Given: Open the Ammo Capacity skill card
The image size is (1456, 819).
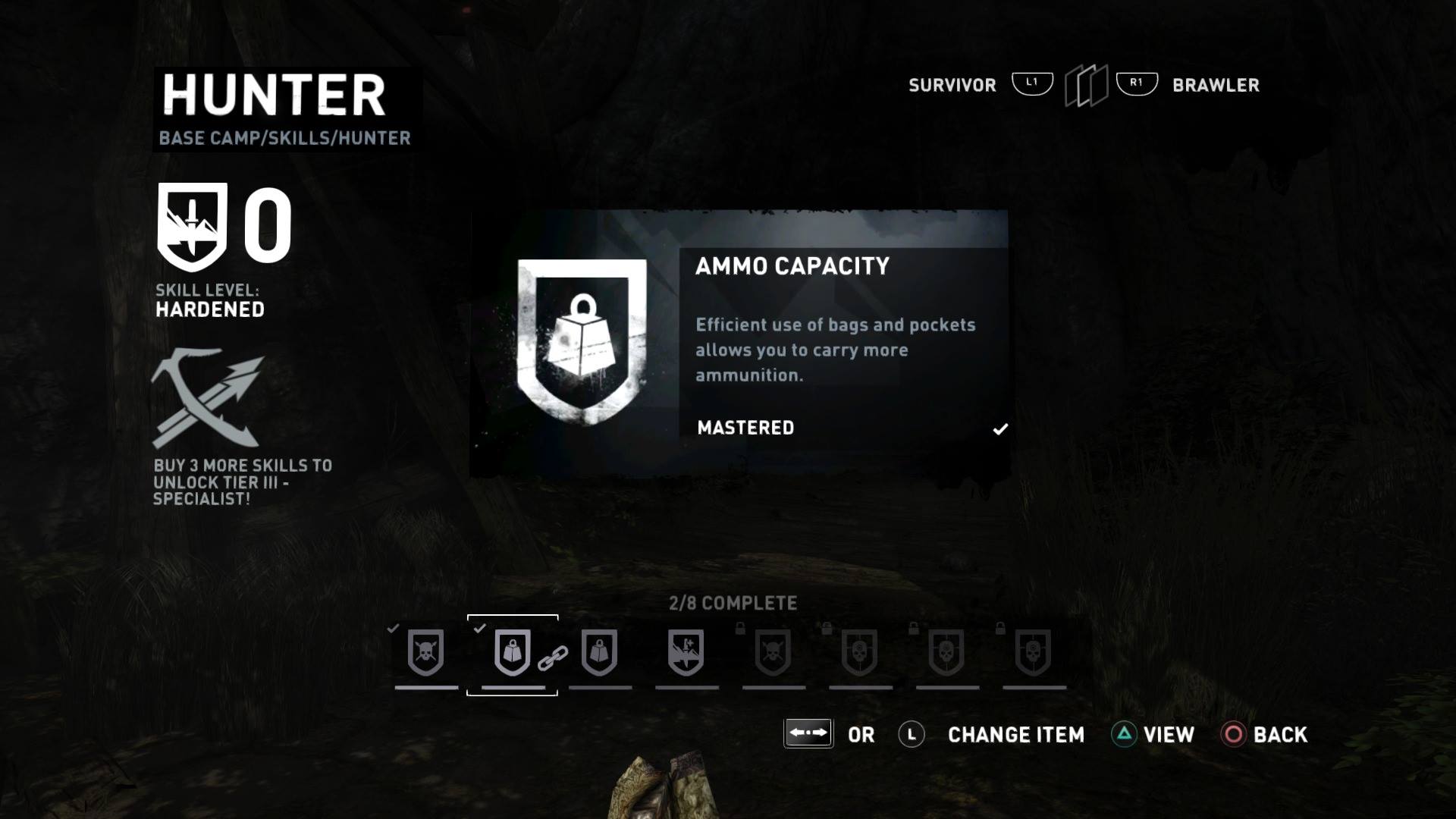Looking at the screenshot, I should 739,344.
